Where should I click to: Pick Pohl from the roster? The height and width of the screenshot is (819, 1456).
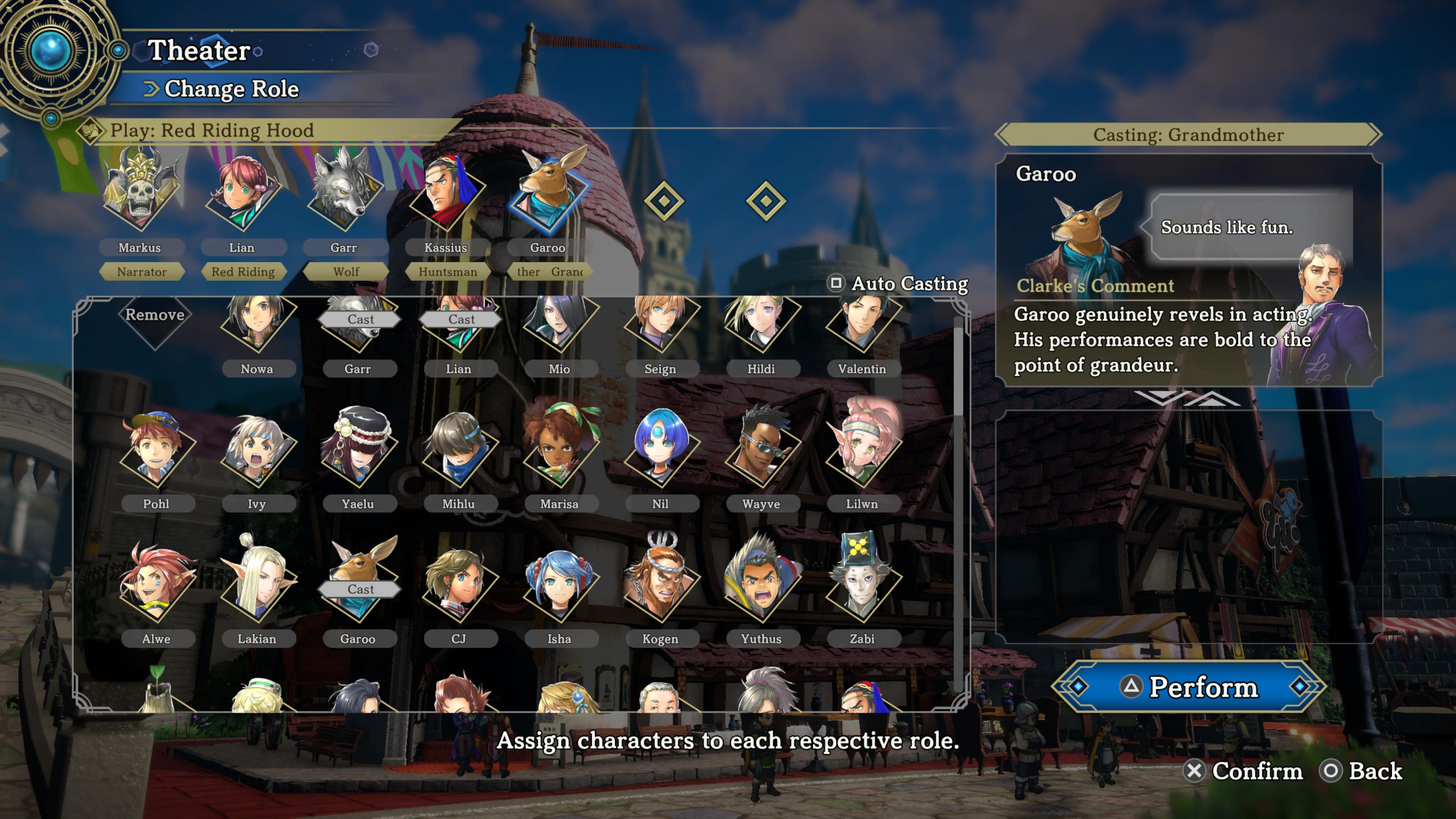(x=156, y=452)
